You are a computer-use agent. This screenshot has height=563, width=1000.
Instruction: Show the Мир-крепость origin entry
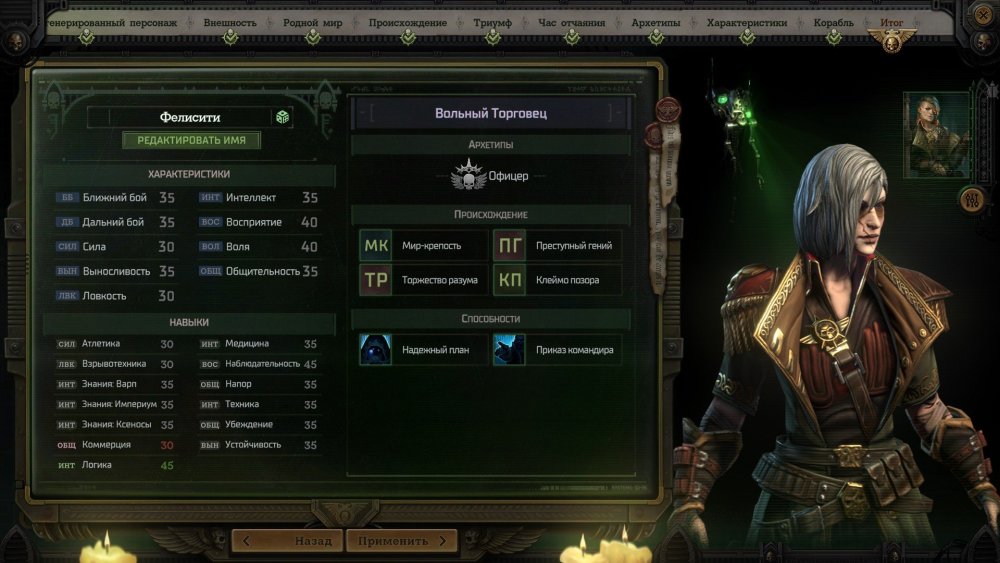tap(422, 245)
